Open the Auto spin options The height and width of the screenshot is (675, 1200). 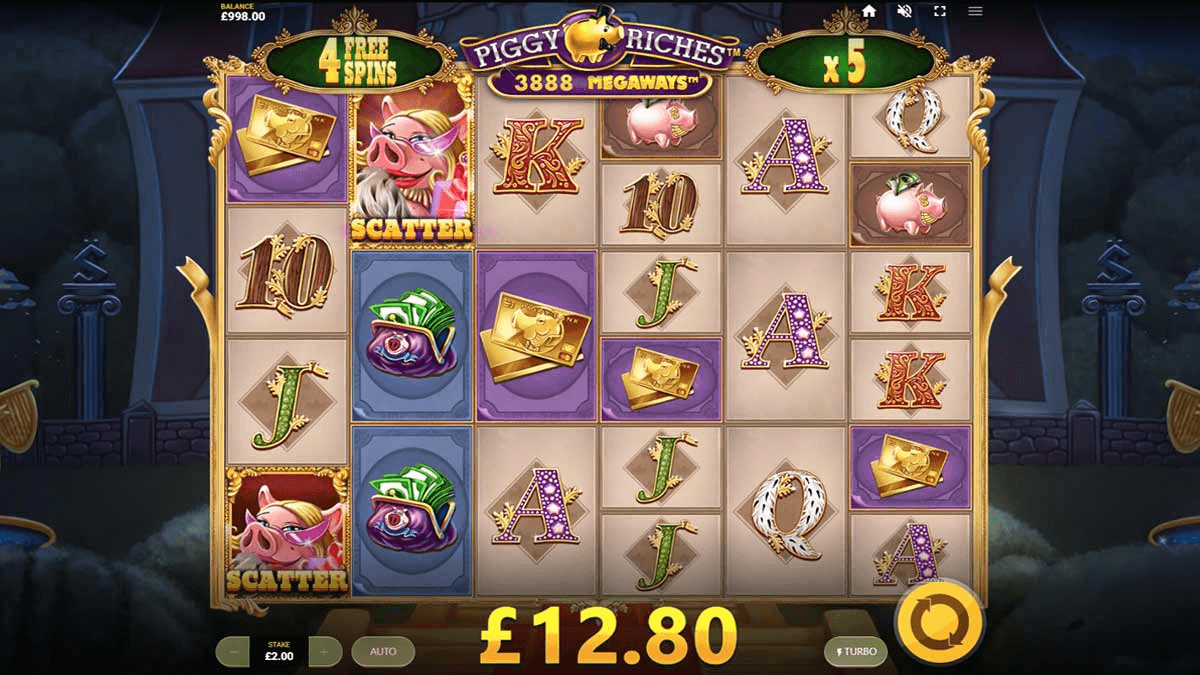[x=383, y=651]
